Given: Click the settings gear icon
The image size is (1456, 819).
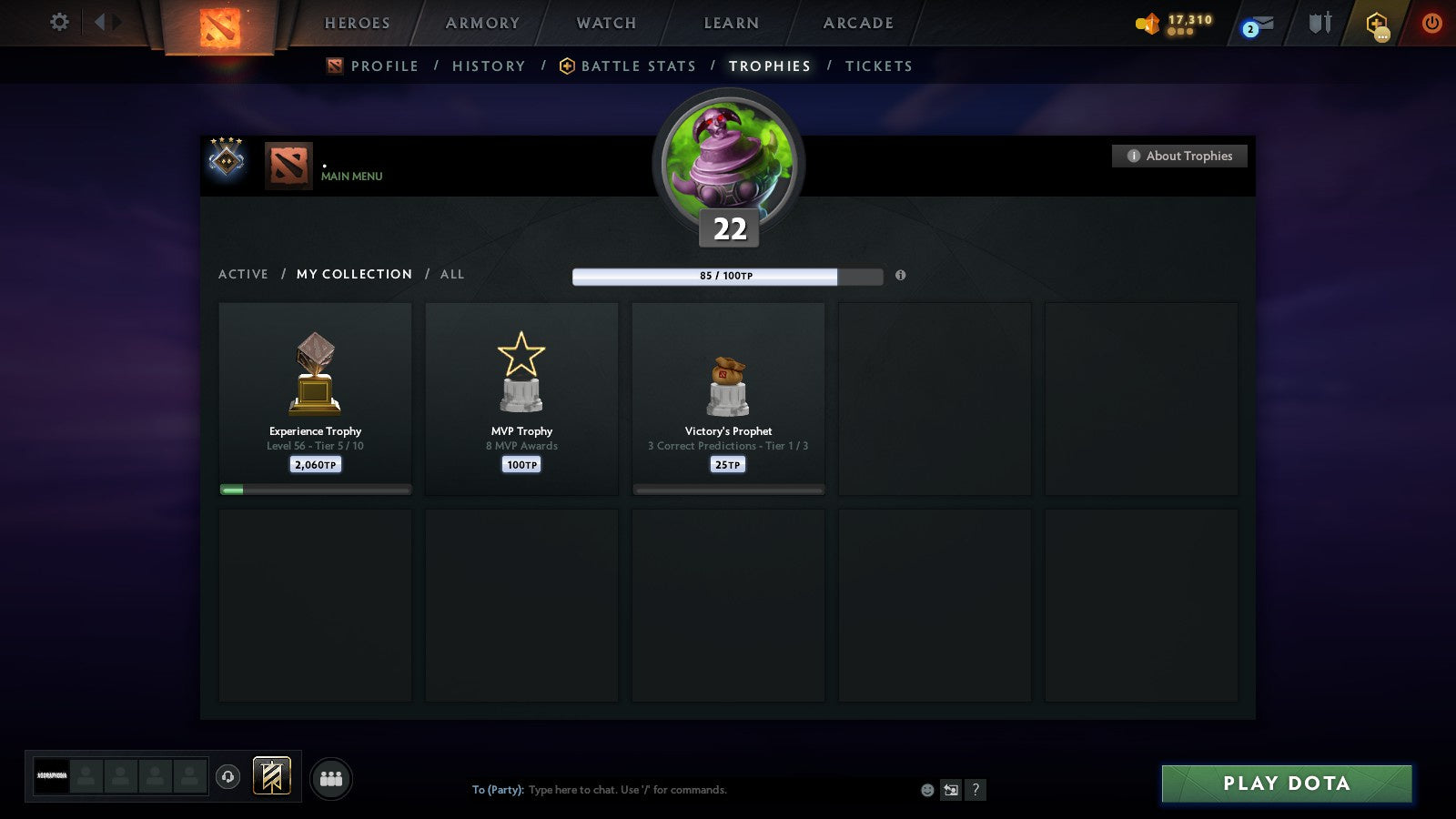Looking at the screenshot, I should [59, 24].
